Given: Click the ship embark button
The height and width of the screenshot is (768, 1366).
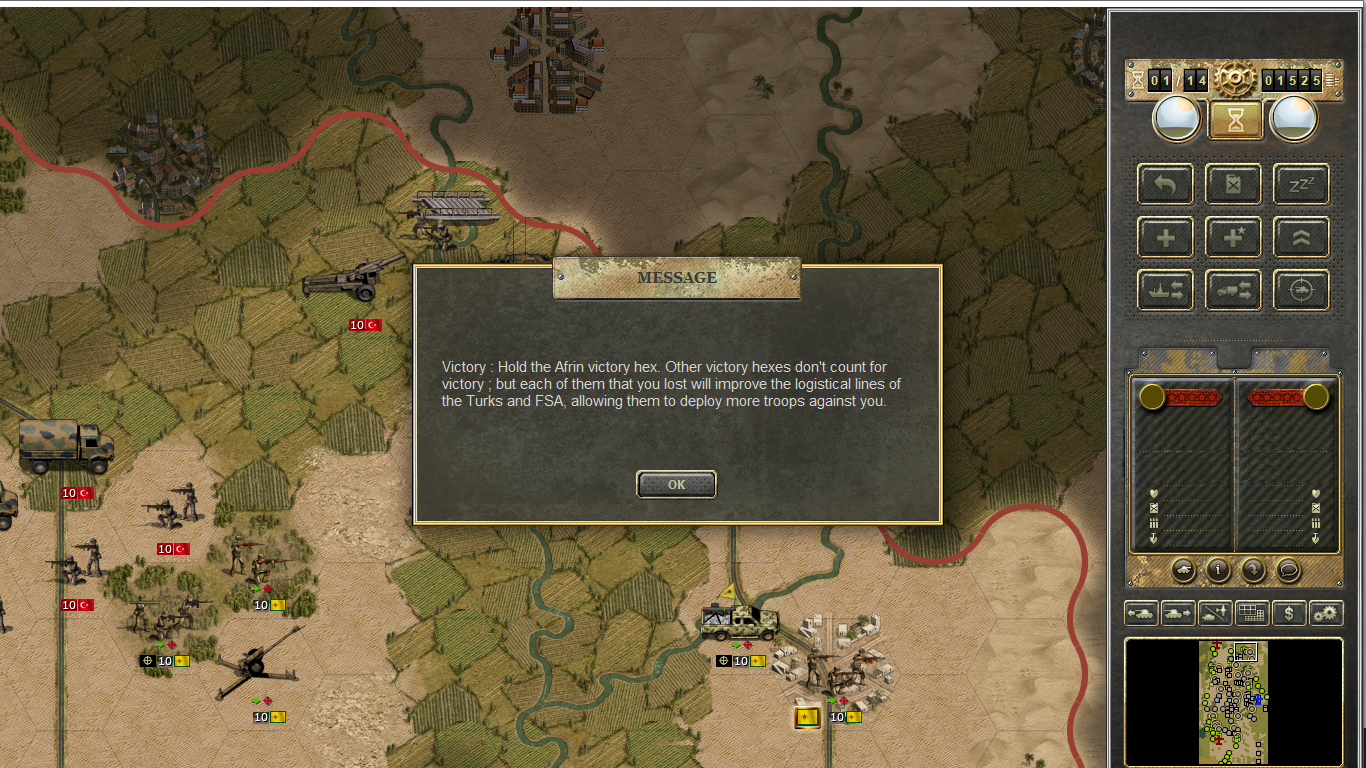Looking at the screenshot, I should coord(1165,290).
